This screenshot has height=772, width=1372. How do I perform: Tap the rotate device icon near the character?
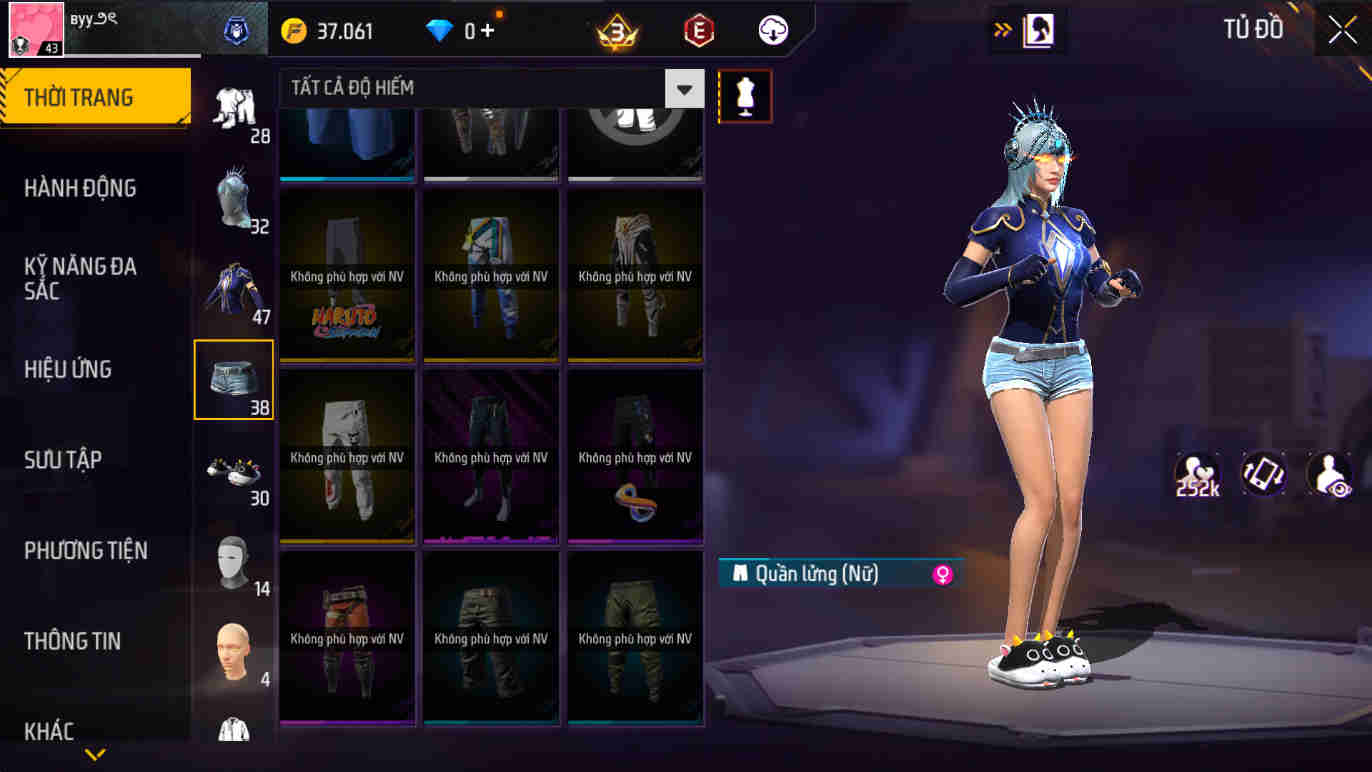point(1263,473)
